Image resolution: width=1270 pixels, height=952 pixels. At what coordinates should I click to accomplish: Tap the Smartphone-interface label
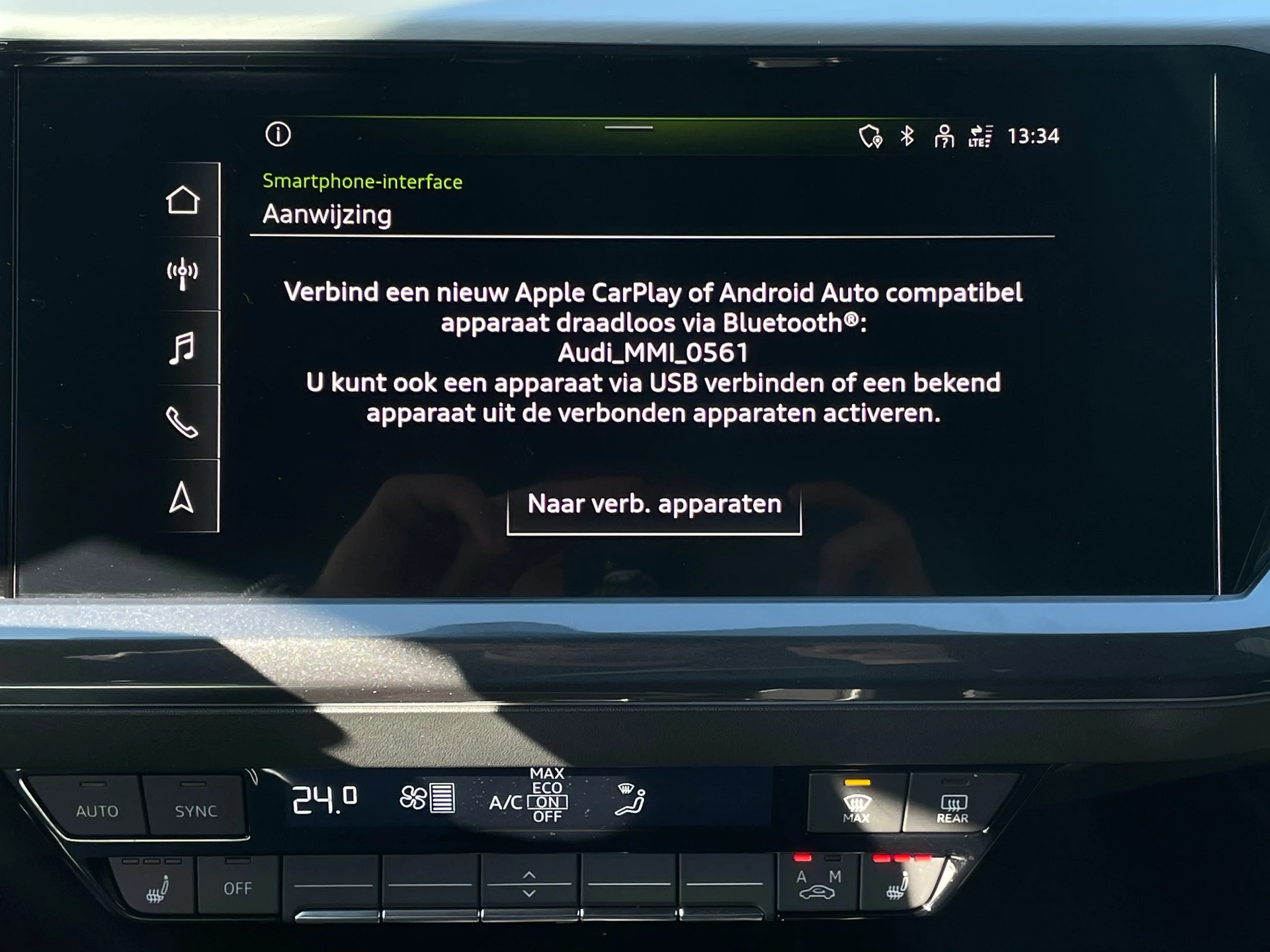point(362,180)
